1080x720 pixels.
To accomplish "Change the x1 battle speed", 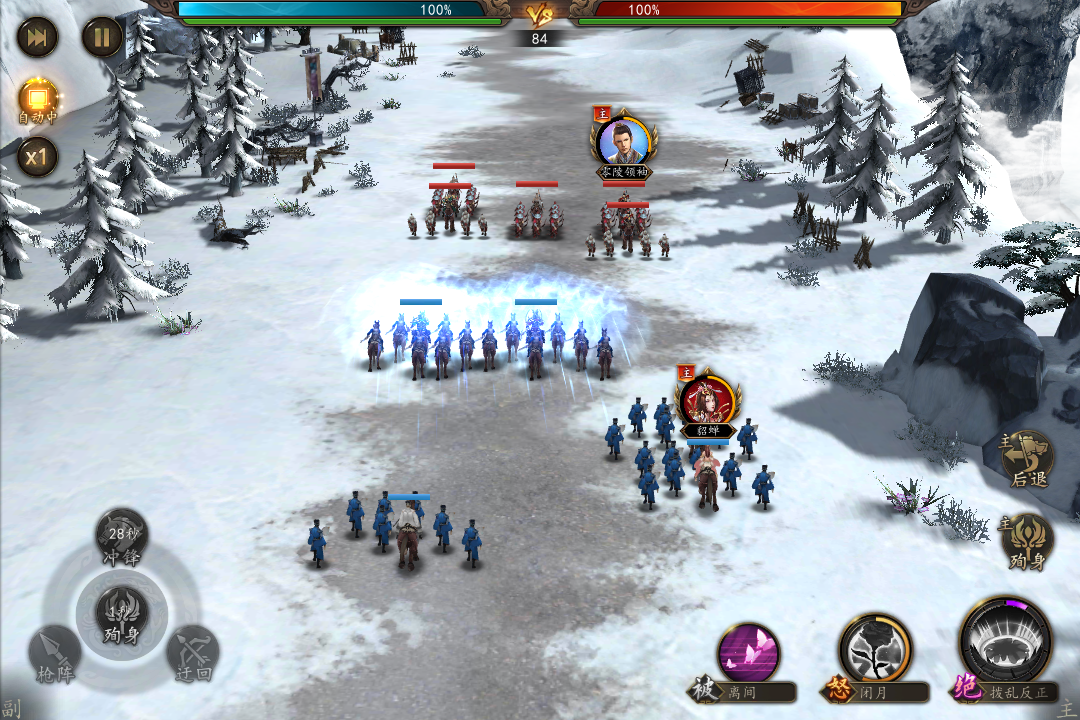I will coord(38,157).
